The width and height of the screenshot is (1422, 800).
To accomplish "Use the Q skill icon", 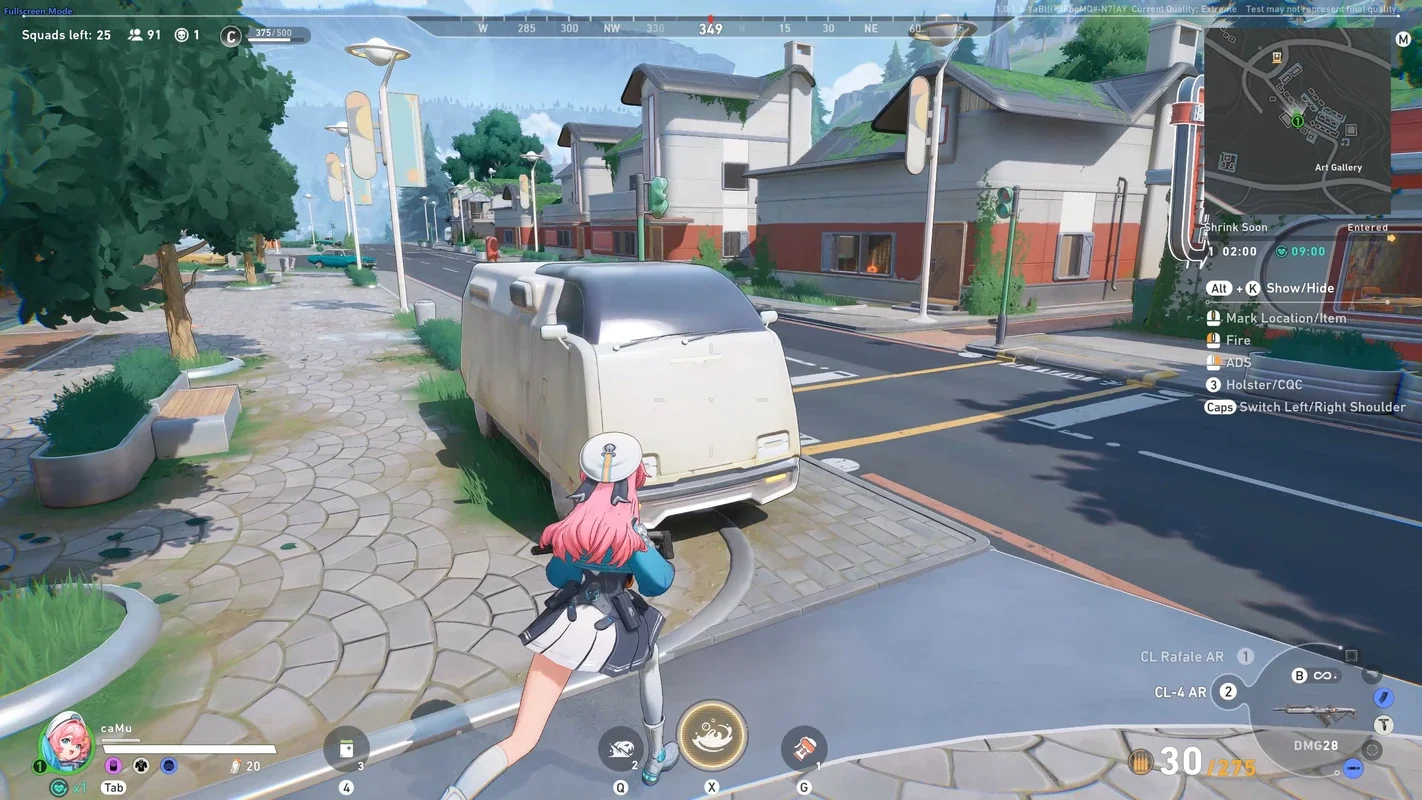I will click(621, 748).
